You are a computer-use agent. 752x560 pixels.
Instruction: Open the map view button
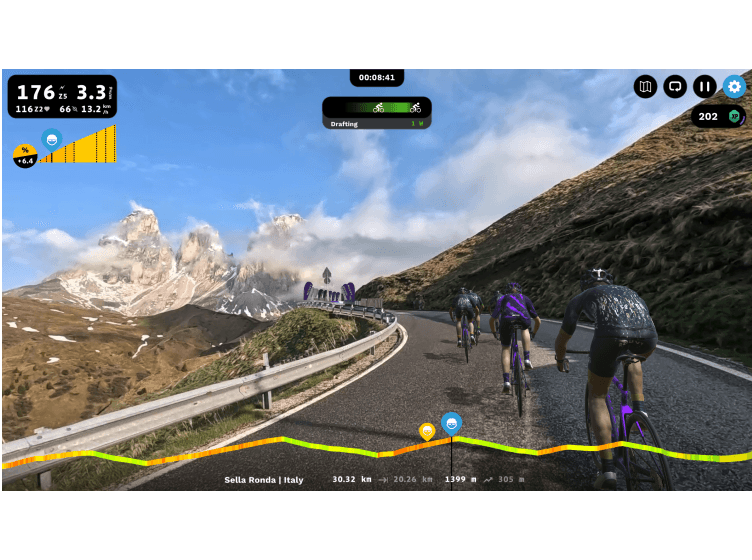coord(645,87)
